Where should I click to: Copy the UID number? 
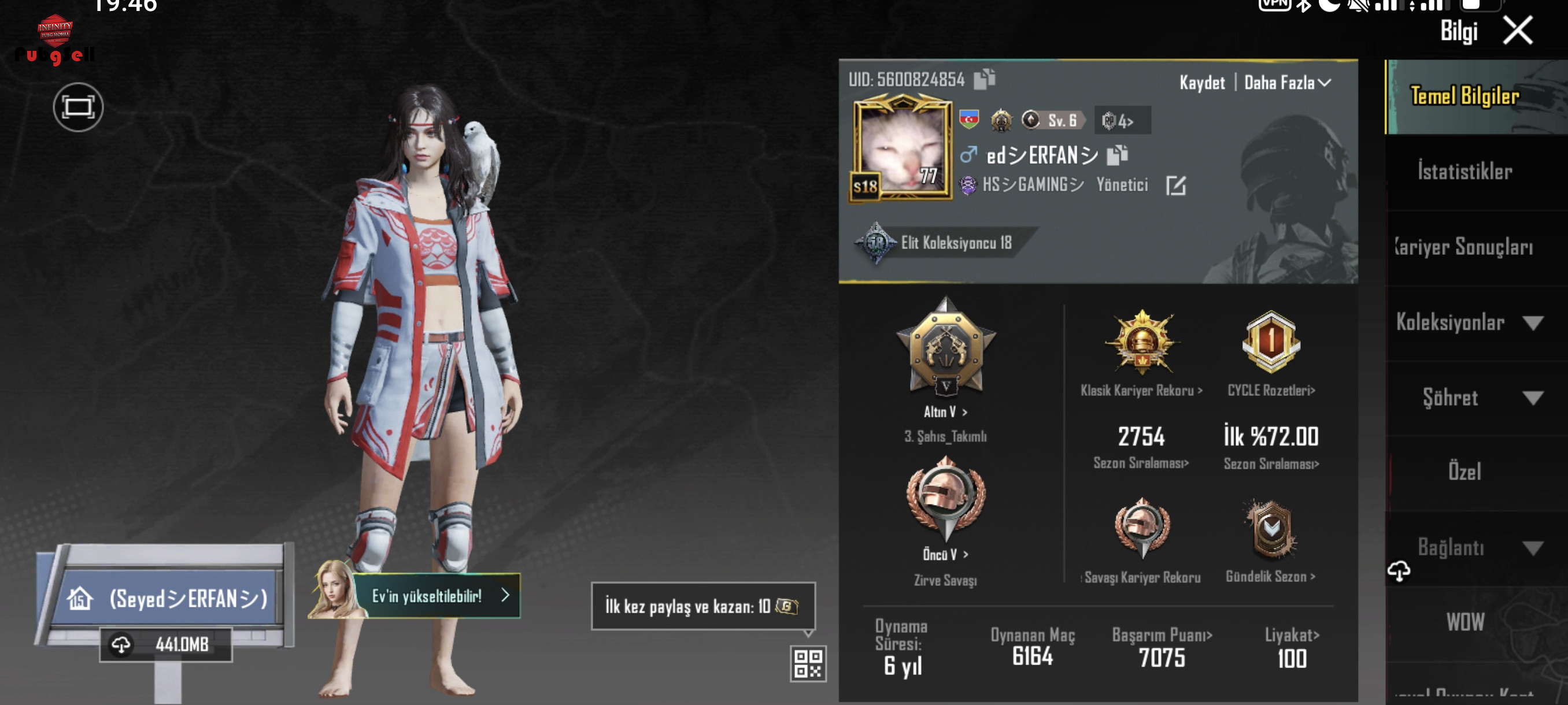pos(984,79)
